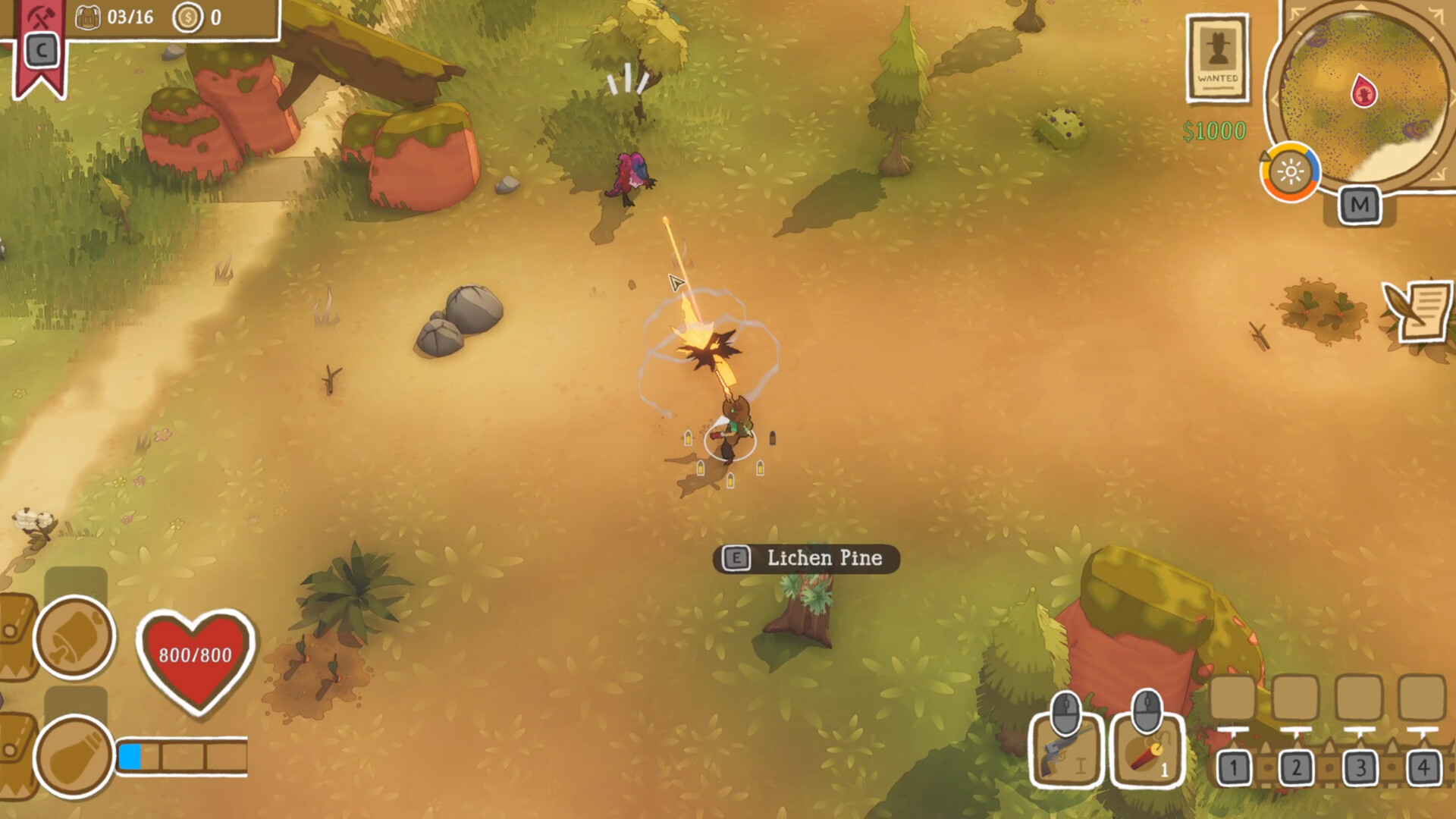This screenshot has width=1456, height=819.
Task: Open the Wanted poster bounty
Action: [x=1218, y=58]
